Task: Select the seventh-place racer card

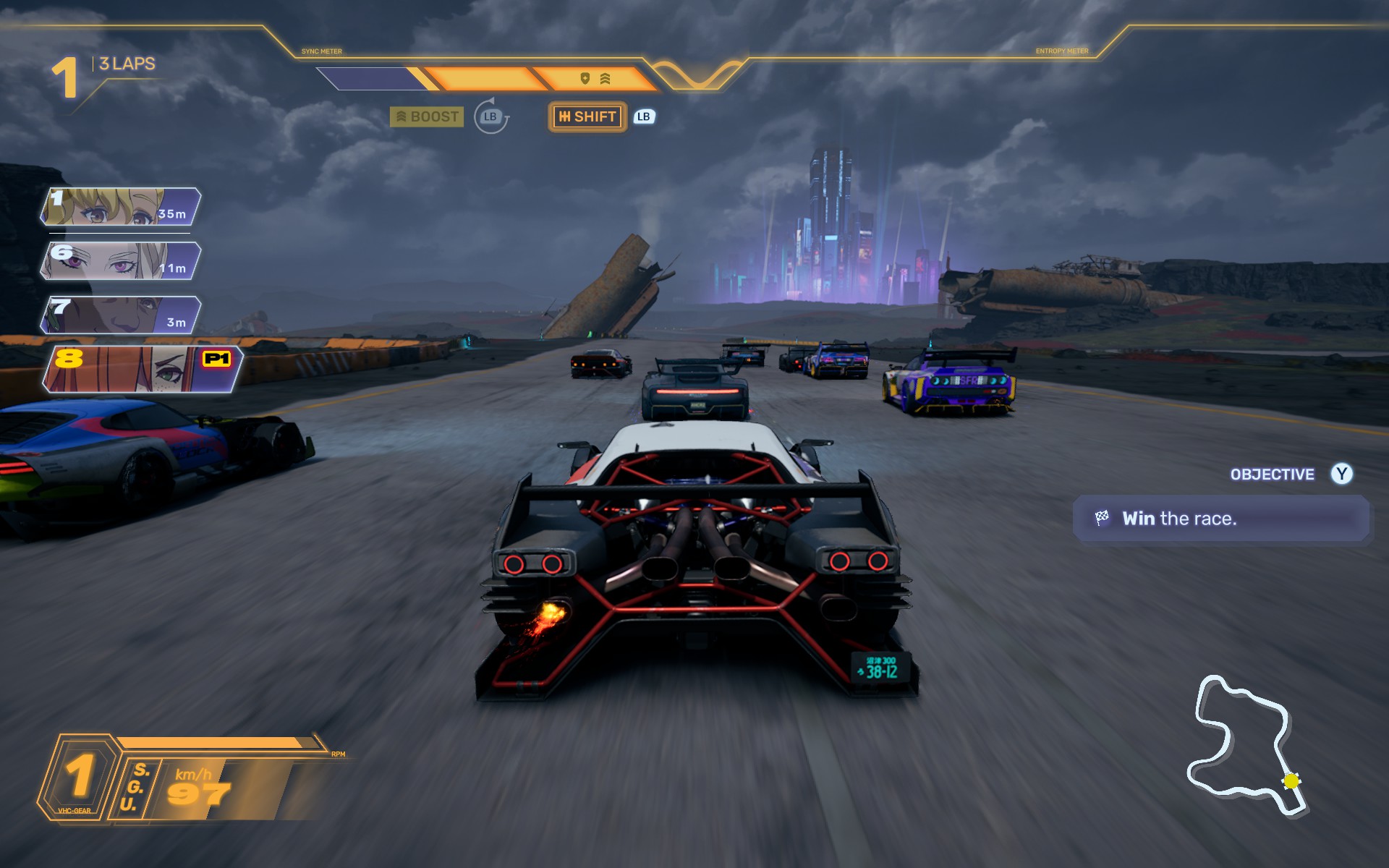Action: tap(120, 315)
